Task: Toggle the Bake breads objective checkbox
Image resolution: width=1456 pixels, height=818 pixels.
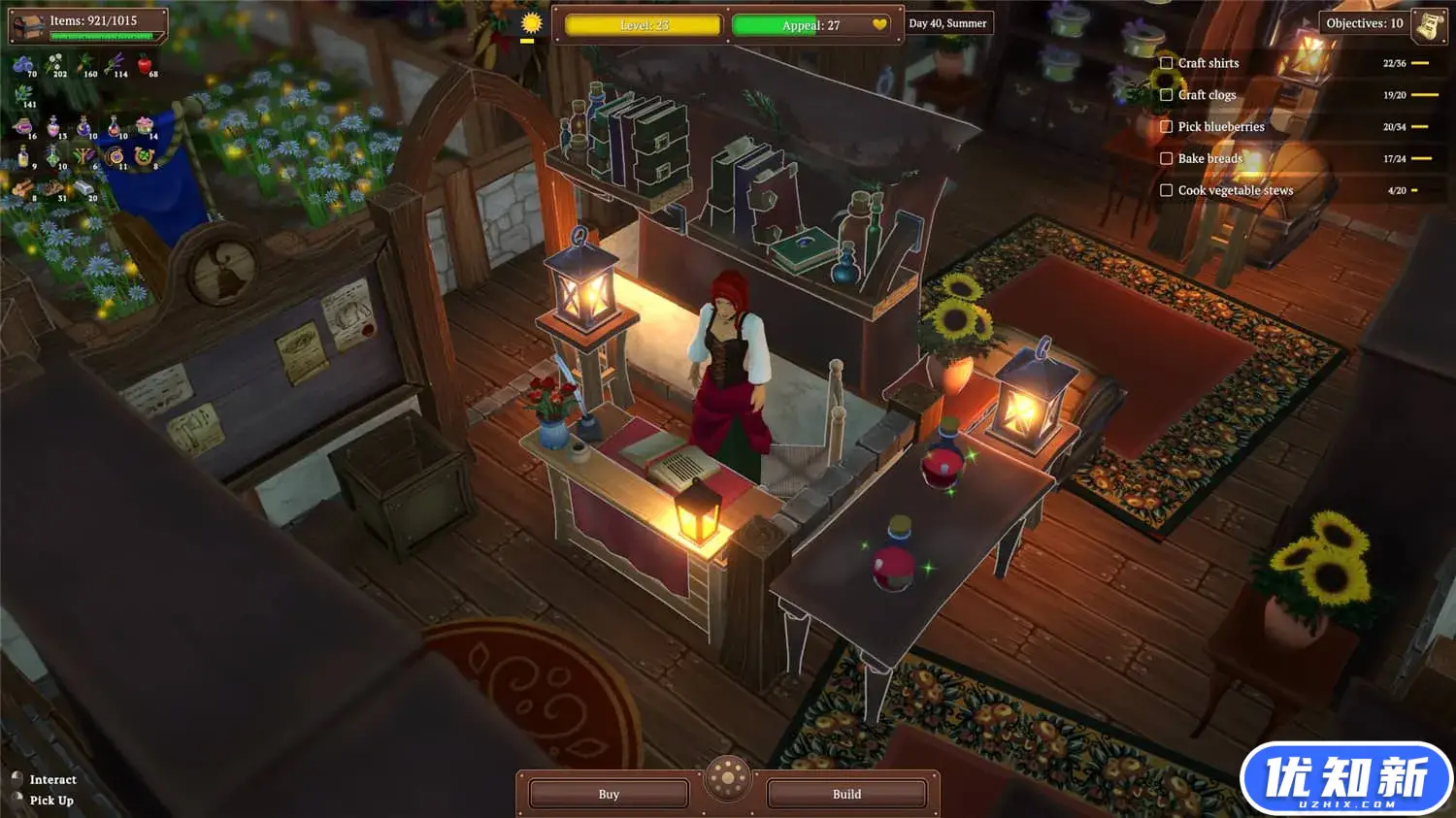Action: click(1167, 159)
